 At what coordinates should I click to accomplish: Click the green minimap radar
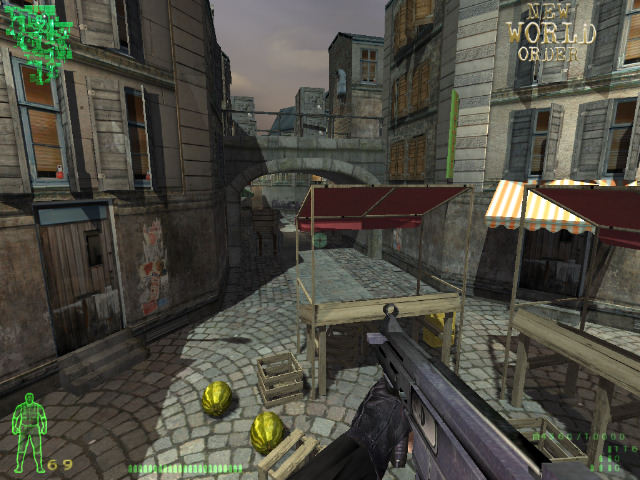(40, 40)
